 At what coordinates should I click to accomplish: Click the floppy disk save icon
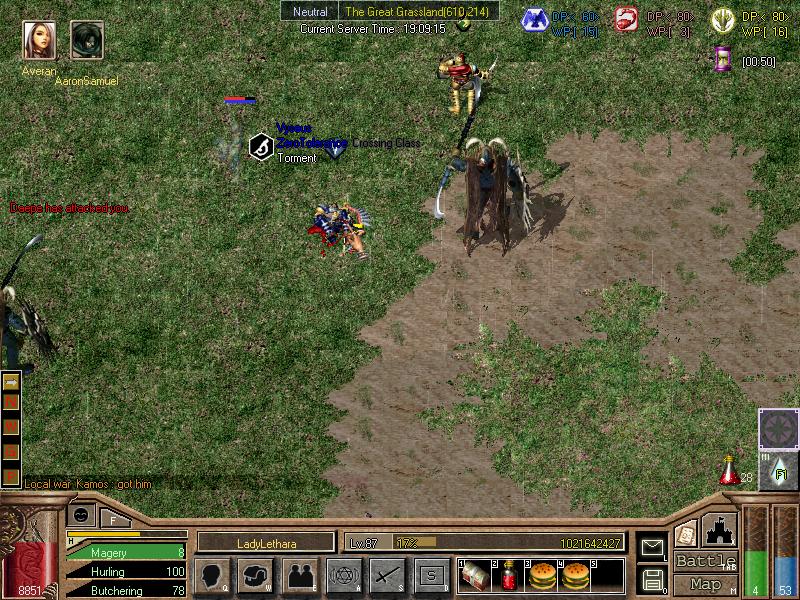pos(652,578)
